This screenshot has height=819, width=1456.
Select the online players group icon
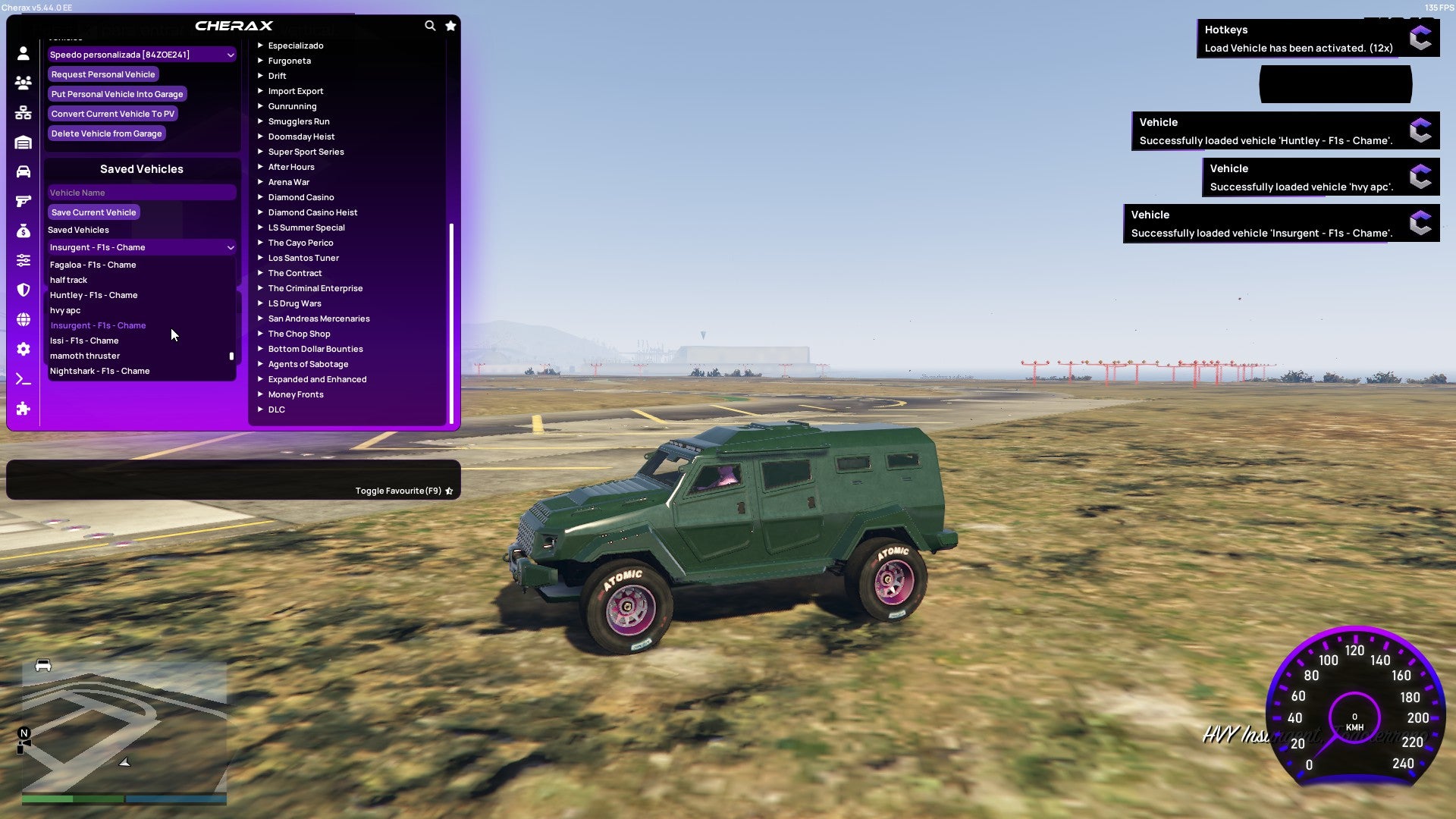click(23, 83)
